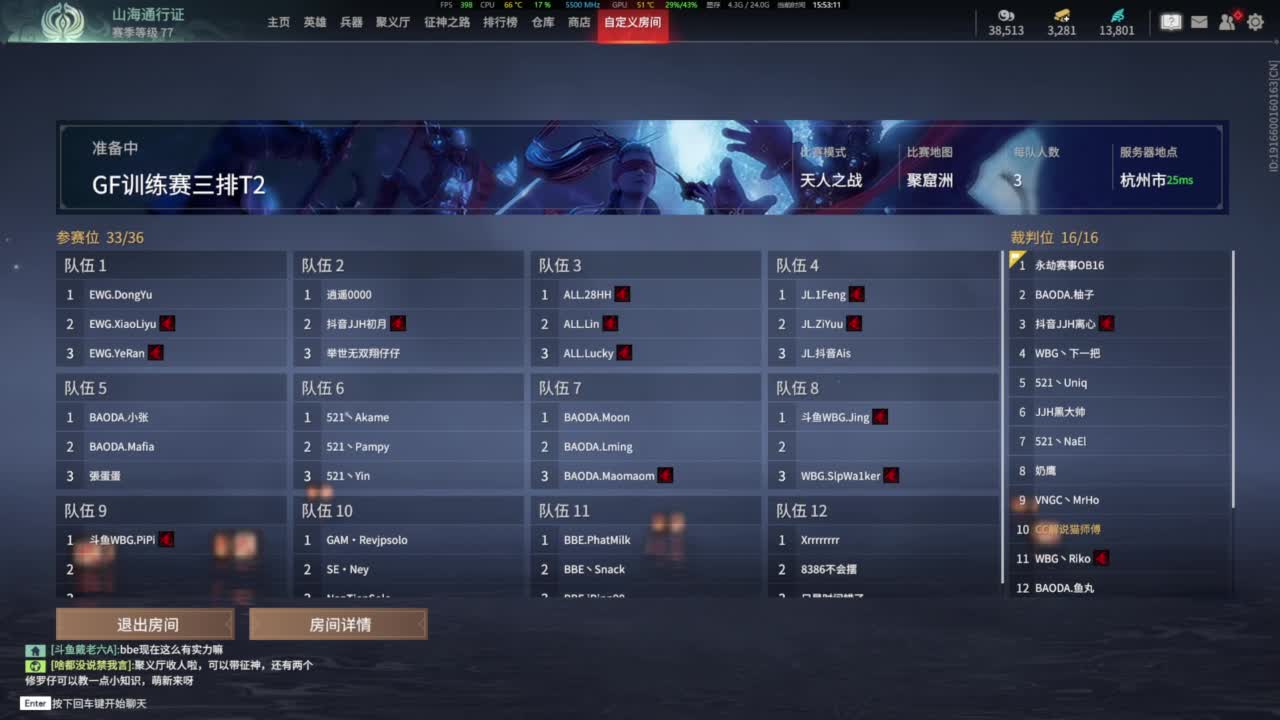Toggle the live-stream badge next to EWG.XiaoLiyu

(x=166, y=323)
